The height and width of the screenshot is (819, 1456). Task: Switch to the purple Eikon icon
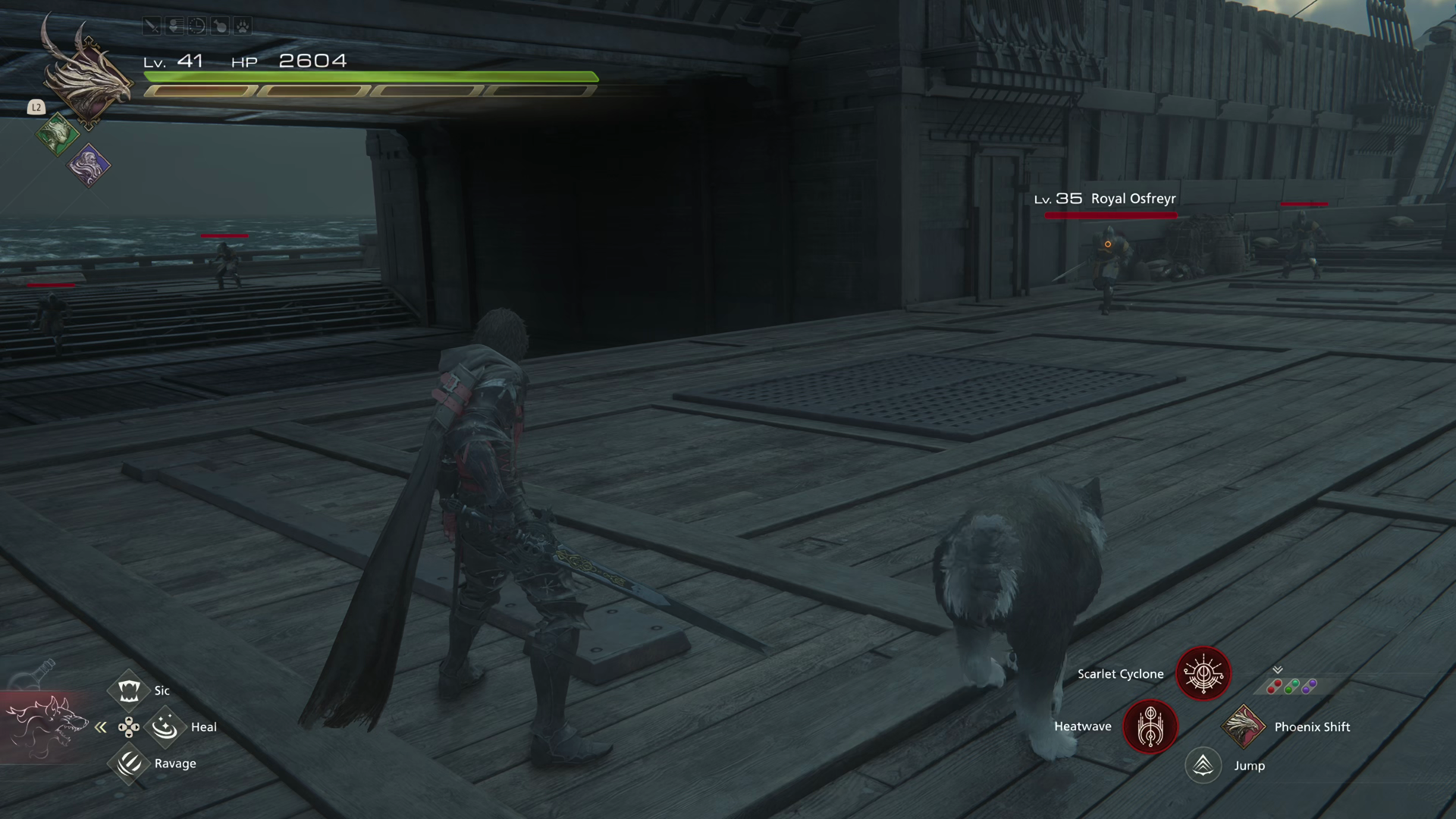pos(89,165)
